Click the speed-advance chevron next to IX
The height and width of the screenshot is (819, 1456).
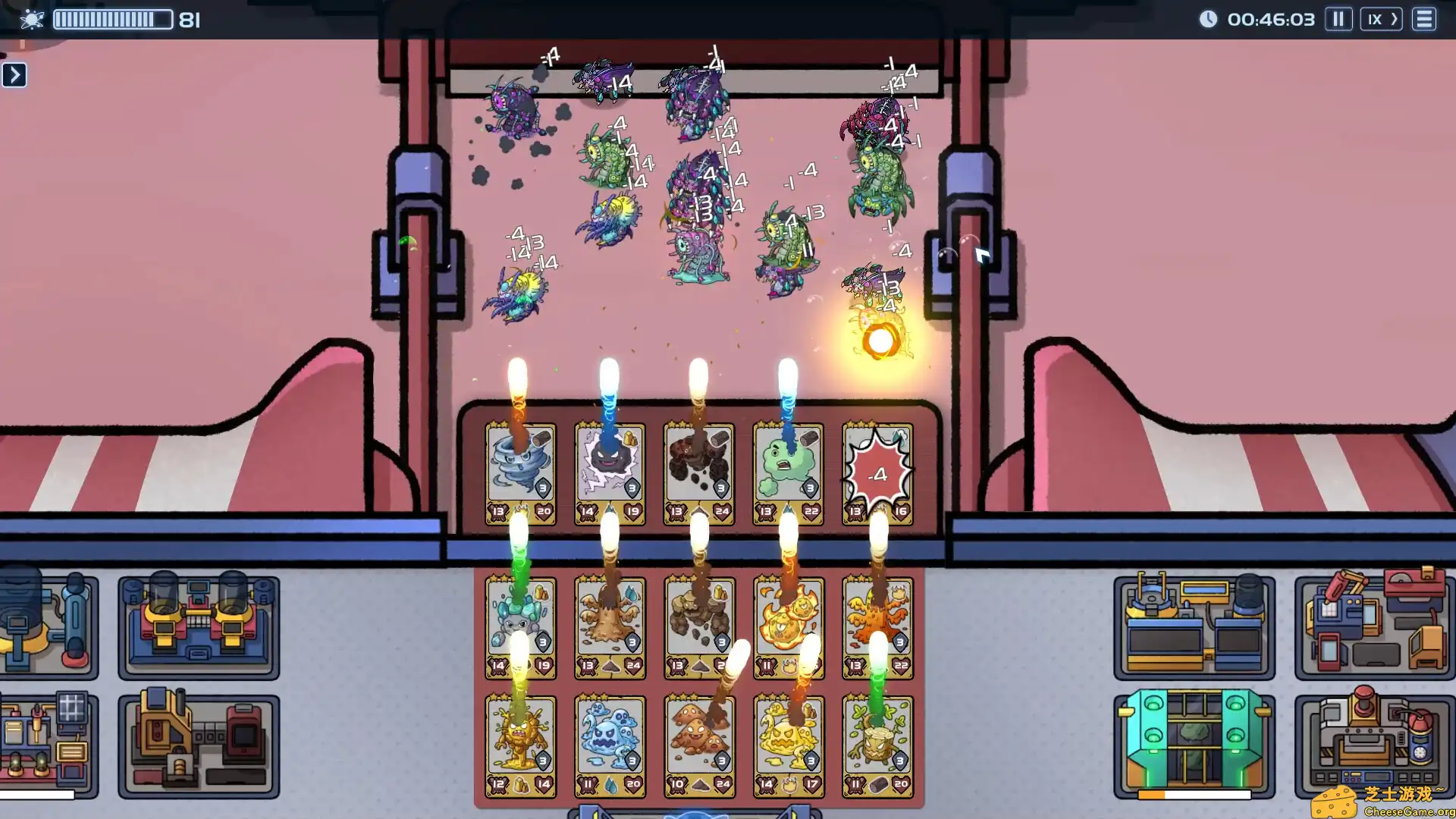point(1394,19)
